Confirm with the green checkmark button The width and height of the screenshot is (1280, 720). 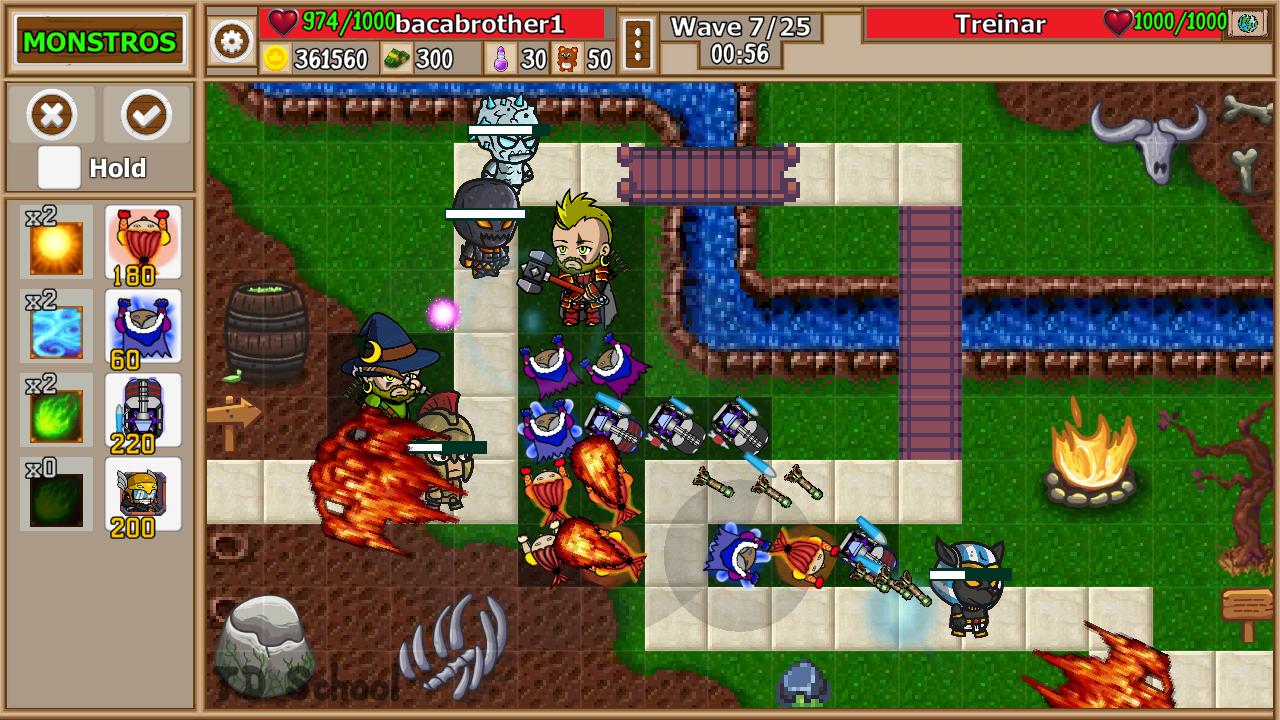click(145, 114)
